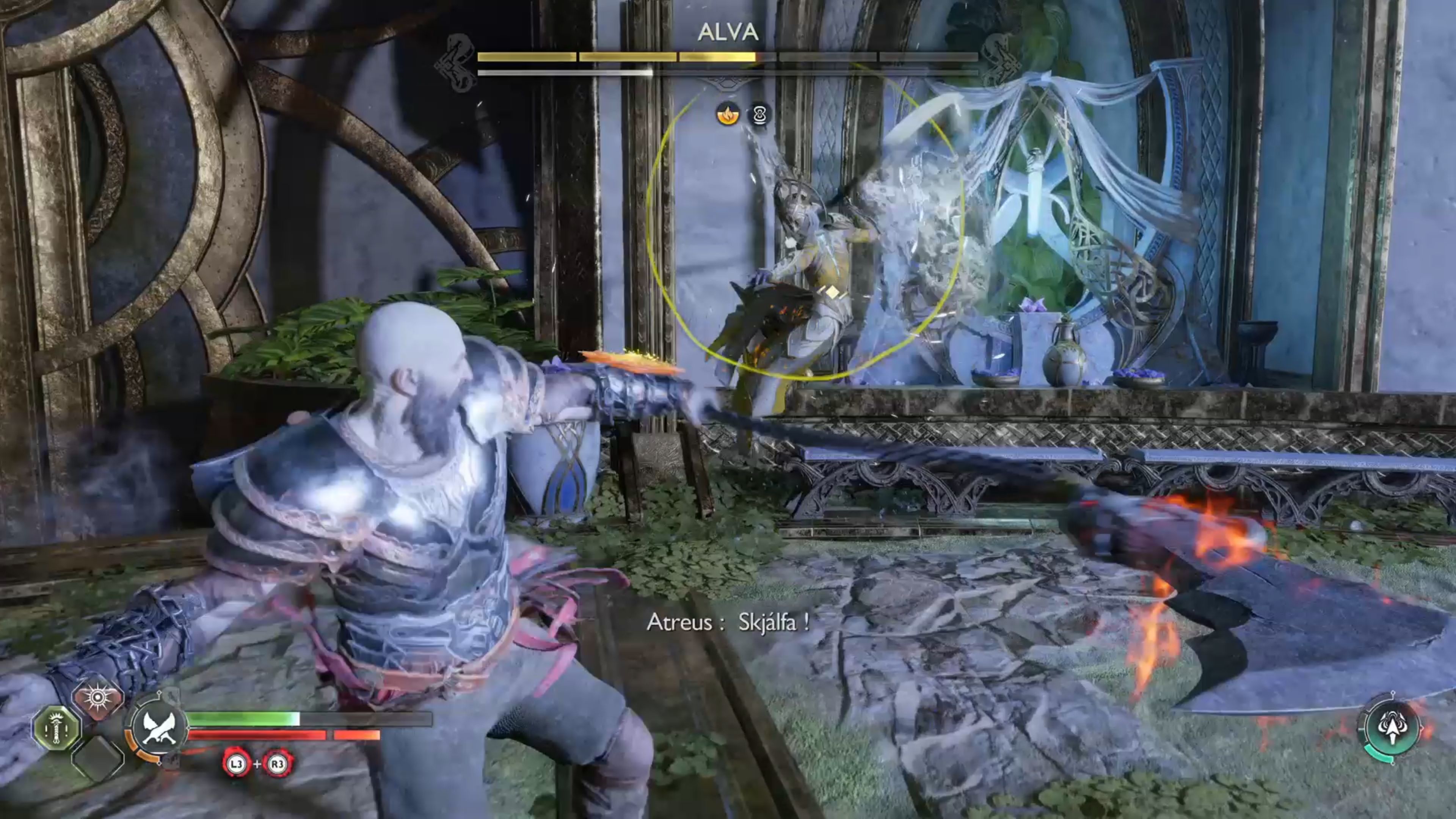
Task: Click the Spartan Rage flame icon
Action: tap(98, 697)
